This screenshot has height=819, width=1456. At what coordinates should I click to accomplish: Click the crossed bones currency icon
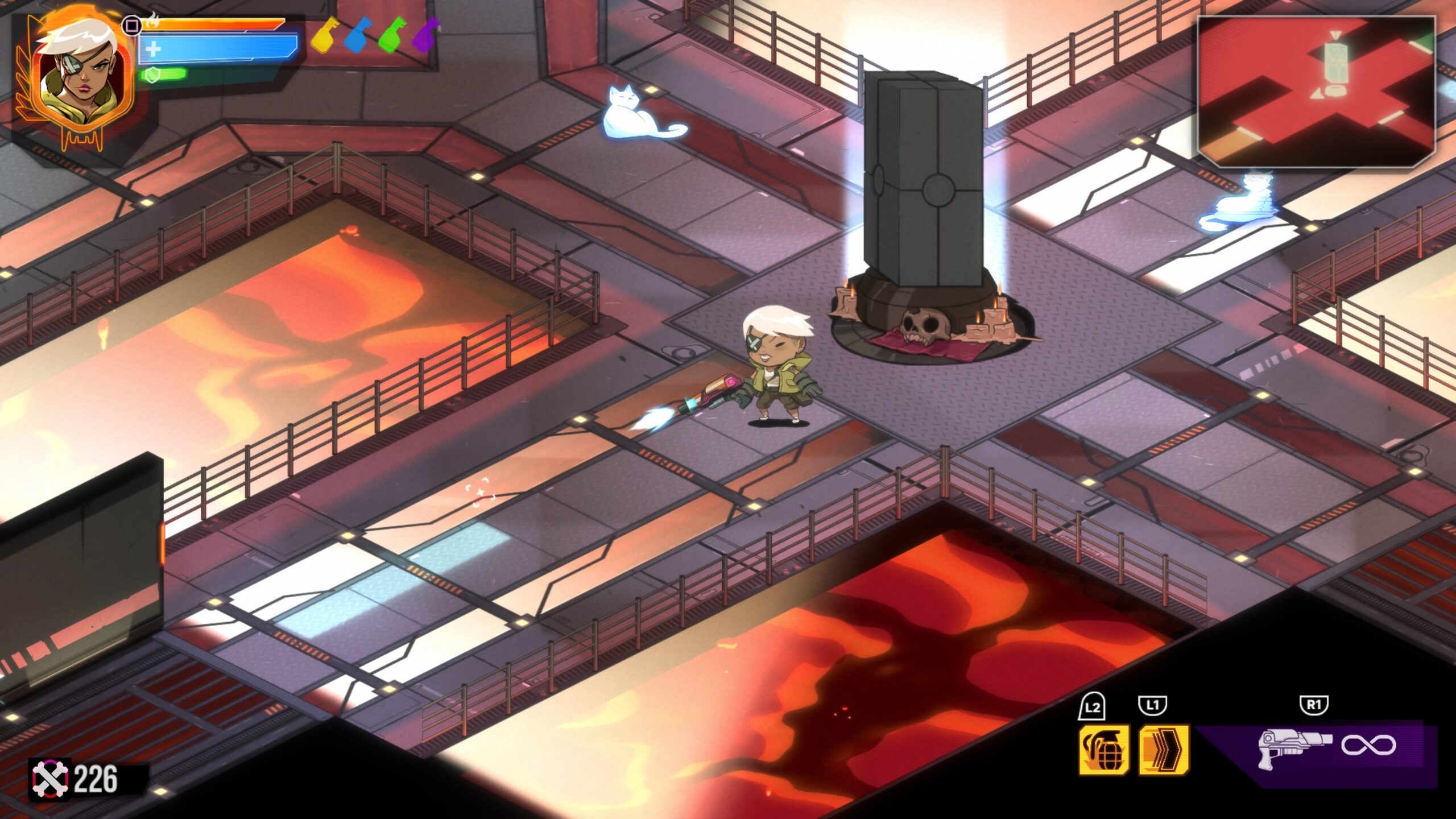tap(50, 779)
